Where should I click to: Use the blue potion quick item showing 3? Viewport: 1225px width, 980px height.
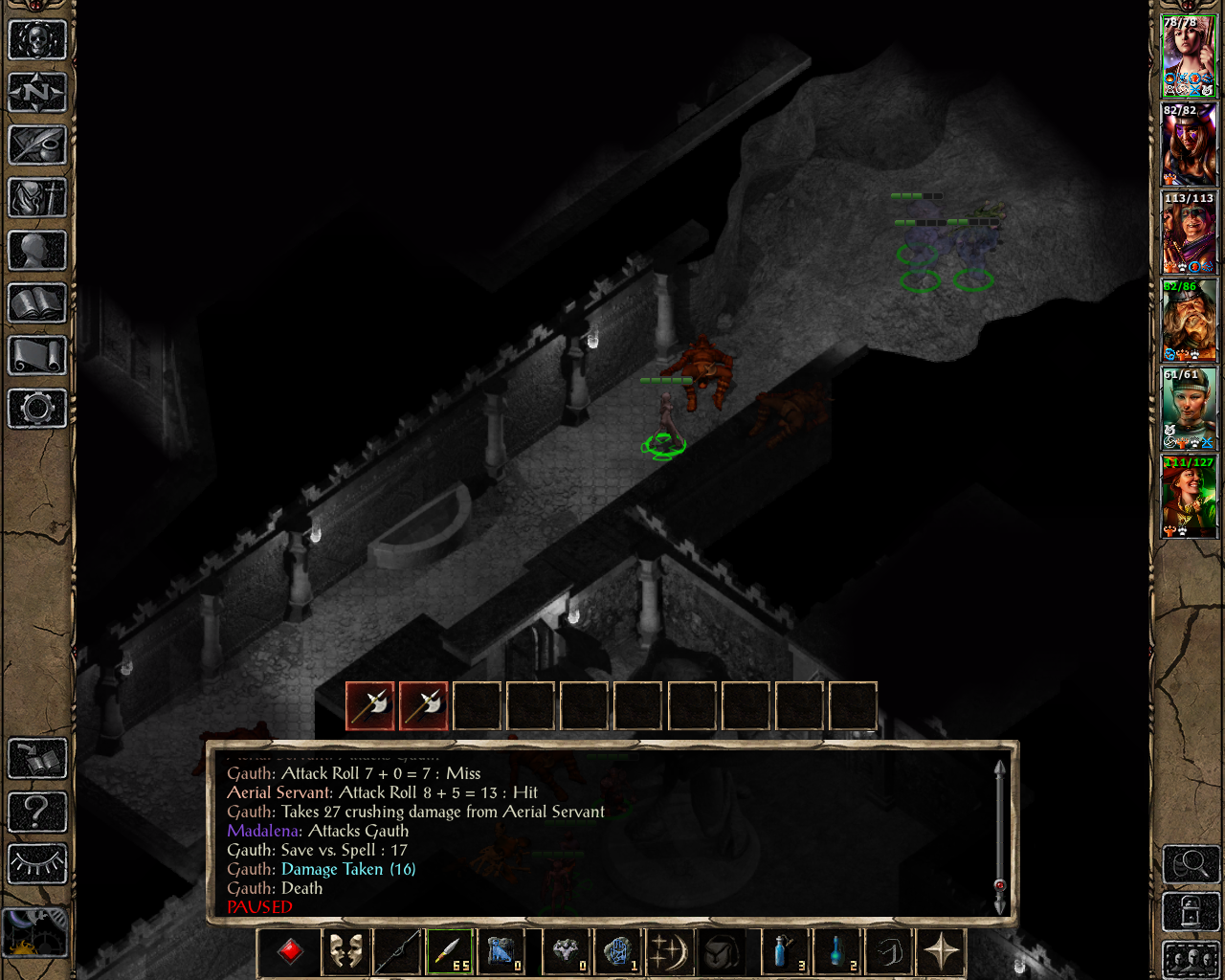point(785,952)
